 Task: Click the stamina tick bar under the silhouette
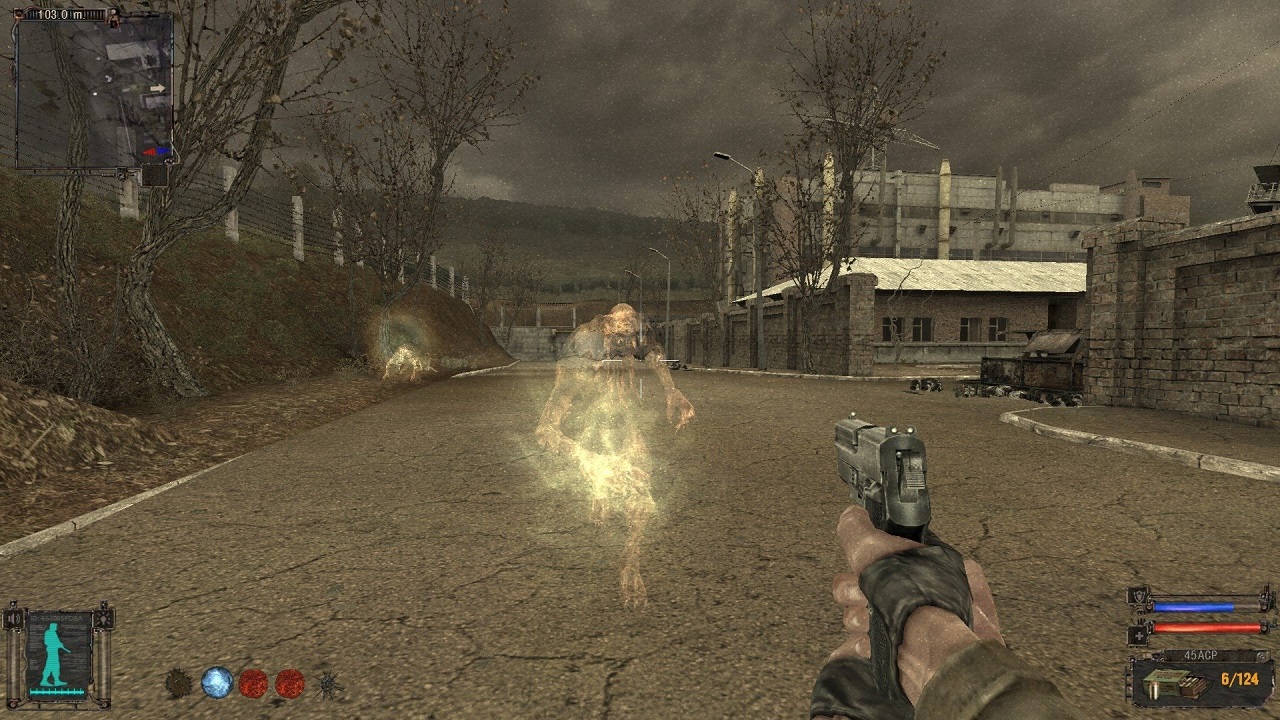(56, 691)
